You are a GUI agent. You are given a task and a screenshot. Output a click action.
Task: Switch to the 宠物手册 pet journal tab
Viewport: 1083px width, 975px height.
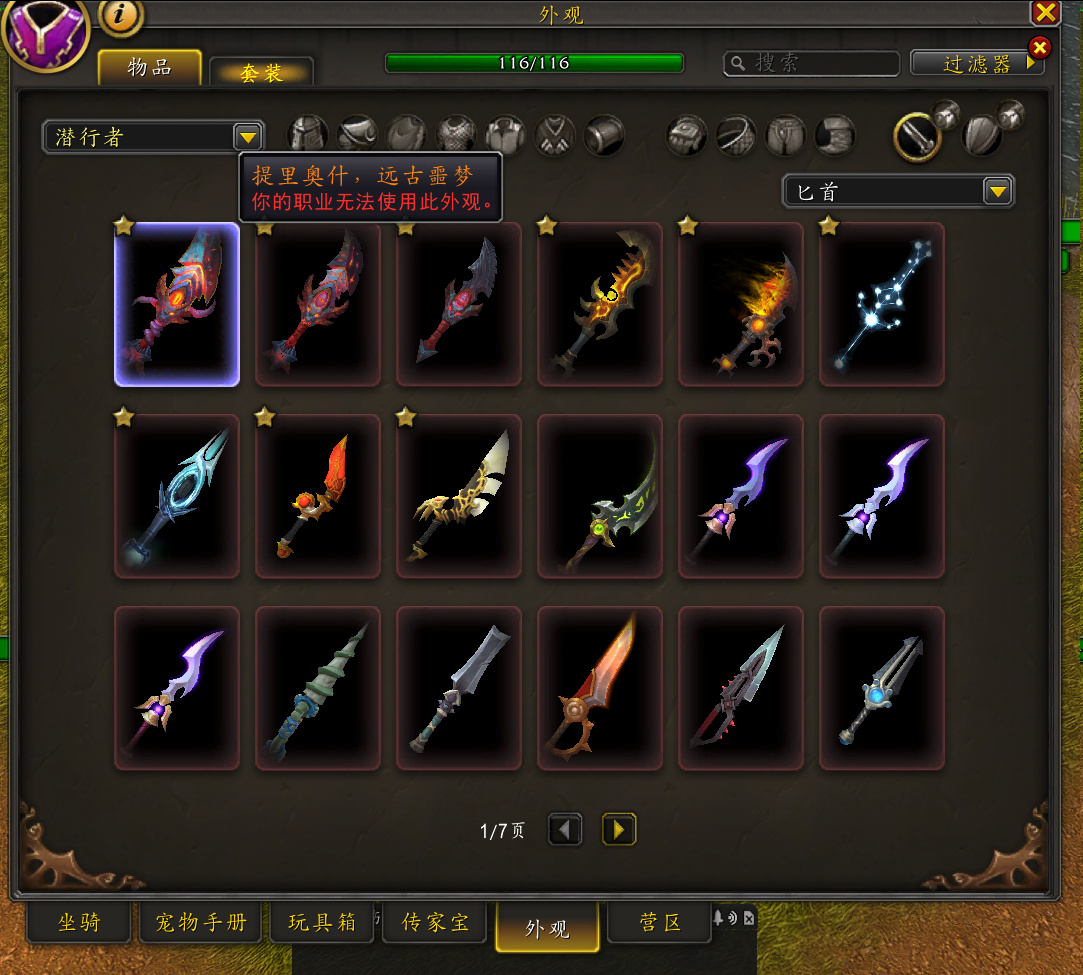(200, 922)
